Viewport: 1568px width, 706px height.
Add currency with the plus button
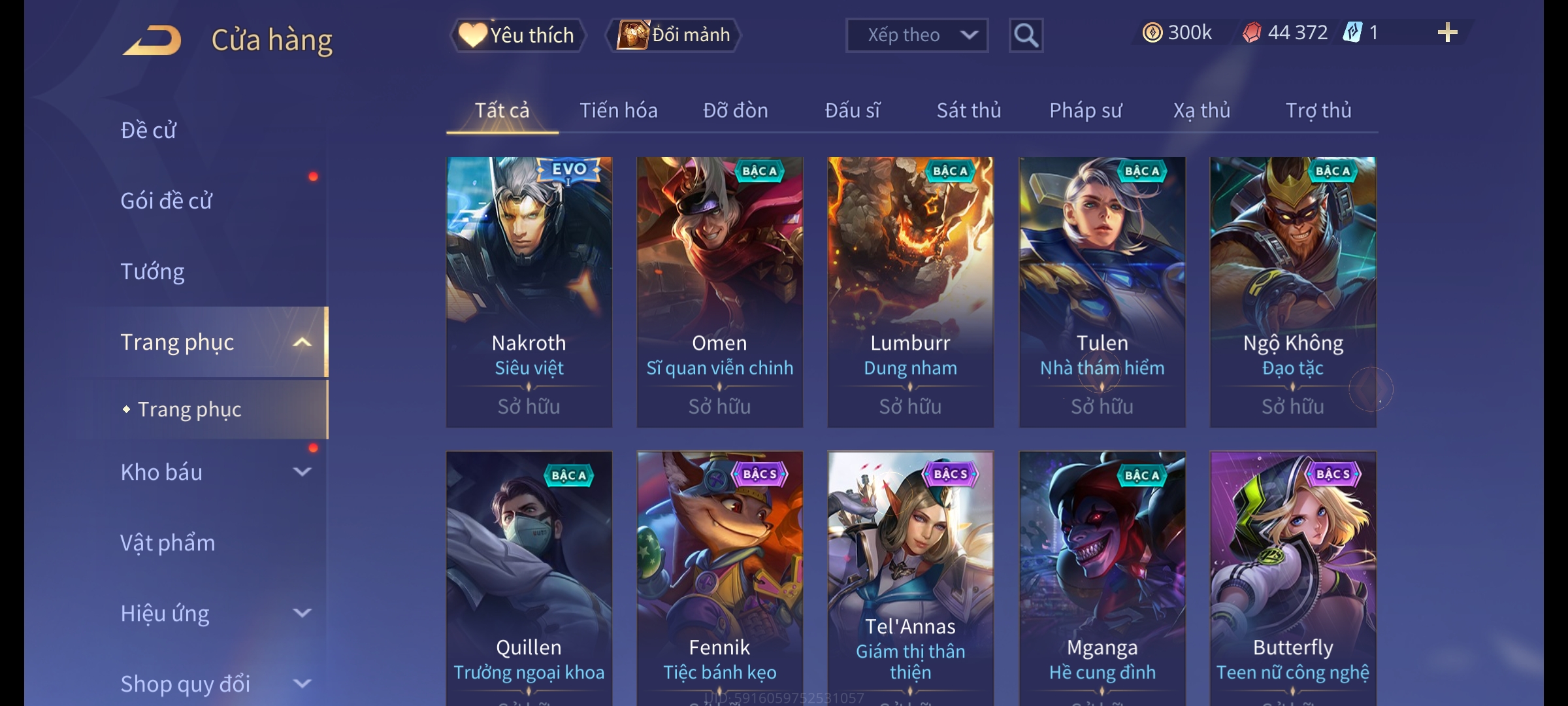[x=1447, y=33]
